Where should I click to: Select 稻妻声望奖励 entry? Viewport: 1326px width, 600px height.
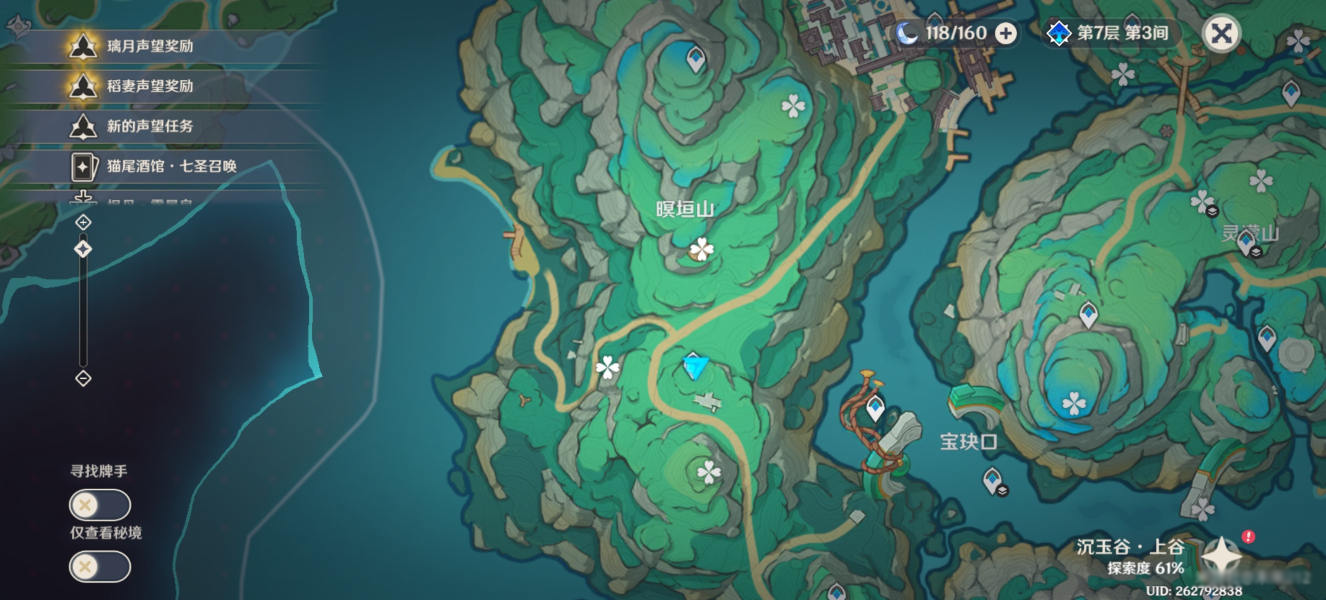point(150,85)
